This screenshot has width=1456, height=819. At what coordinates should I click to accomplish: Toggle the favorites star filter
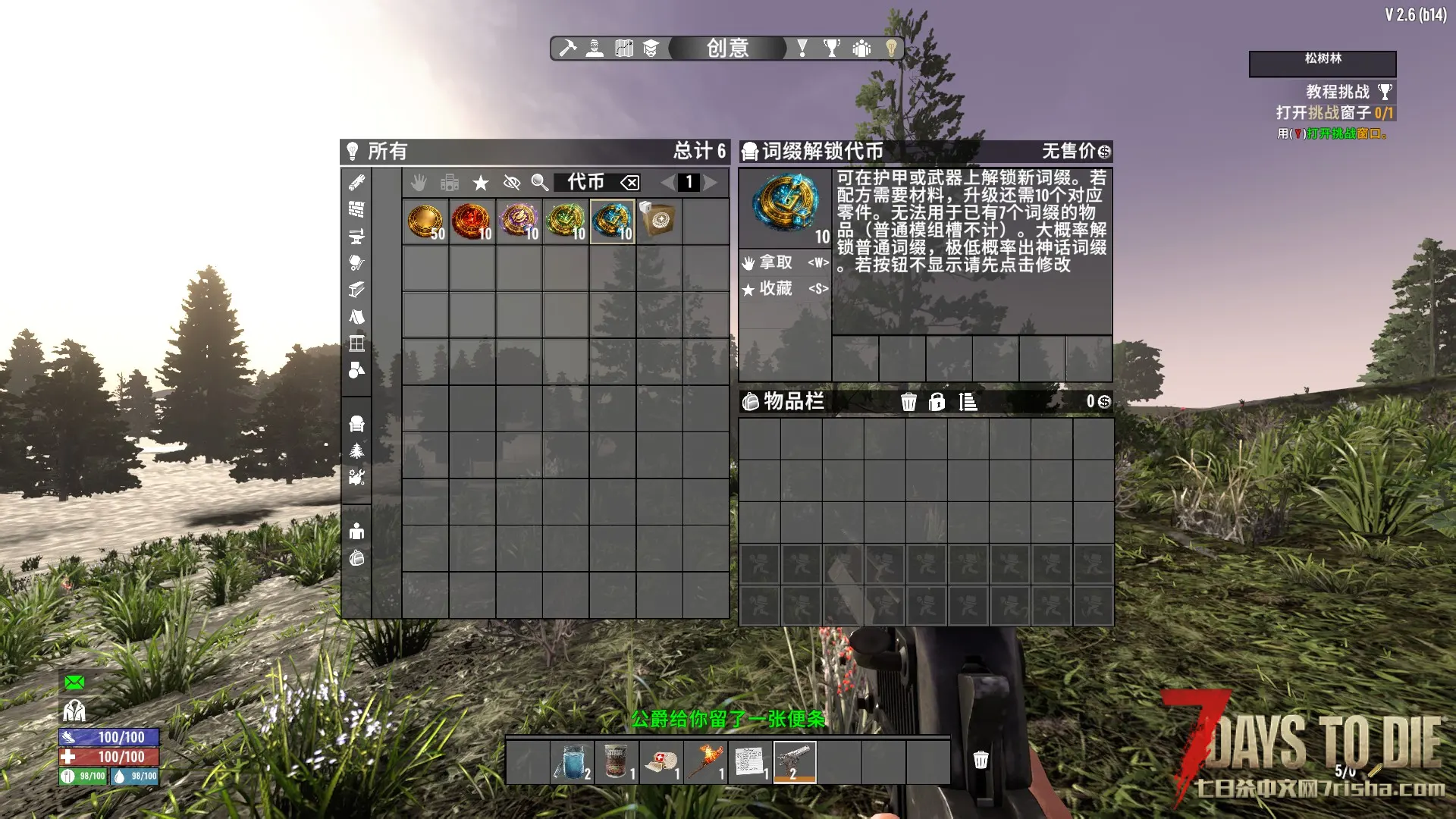click(481, 183)
